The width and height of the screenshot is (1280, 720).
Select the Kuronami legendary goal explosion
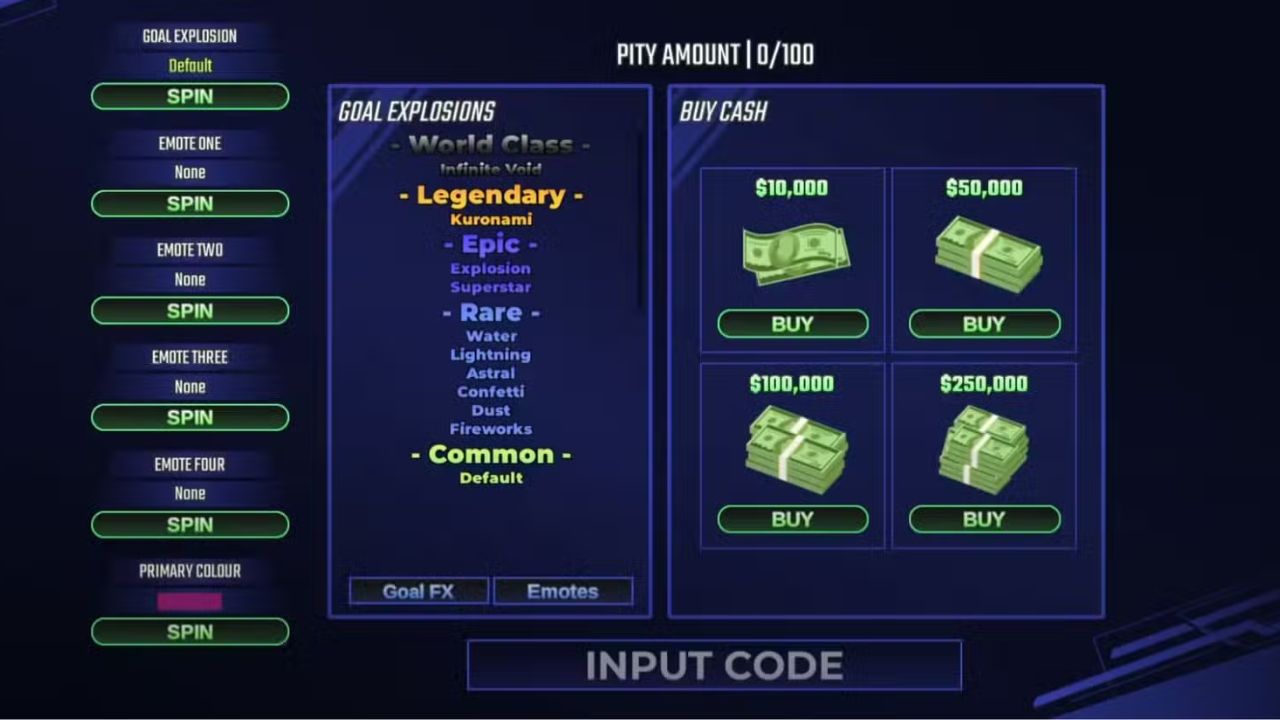click(x=491, y=218)
